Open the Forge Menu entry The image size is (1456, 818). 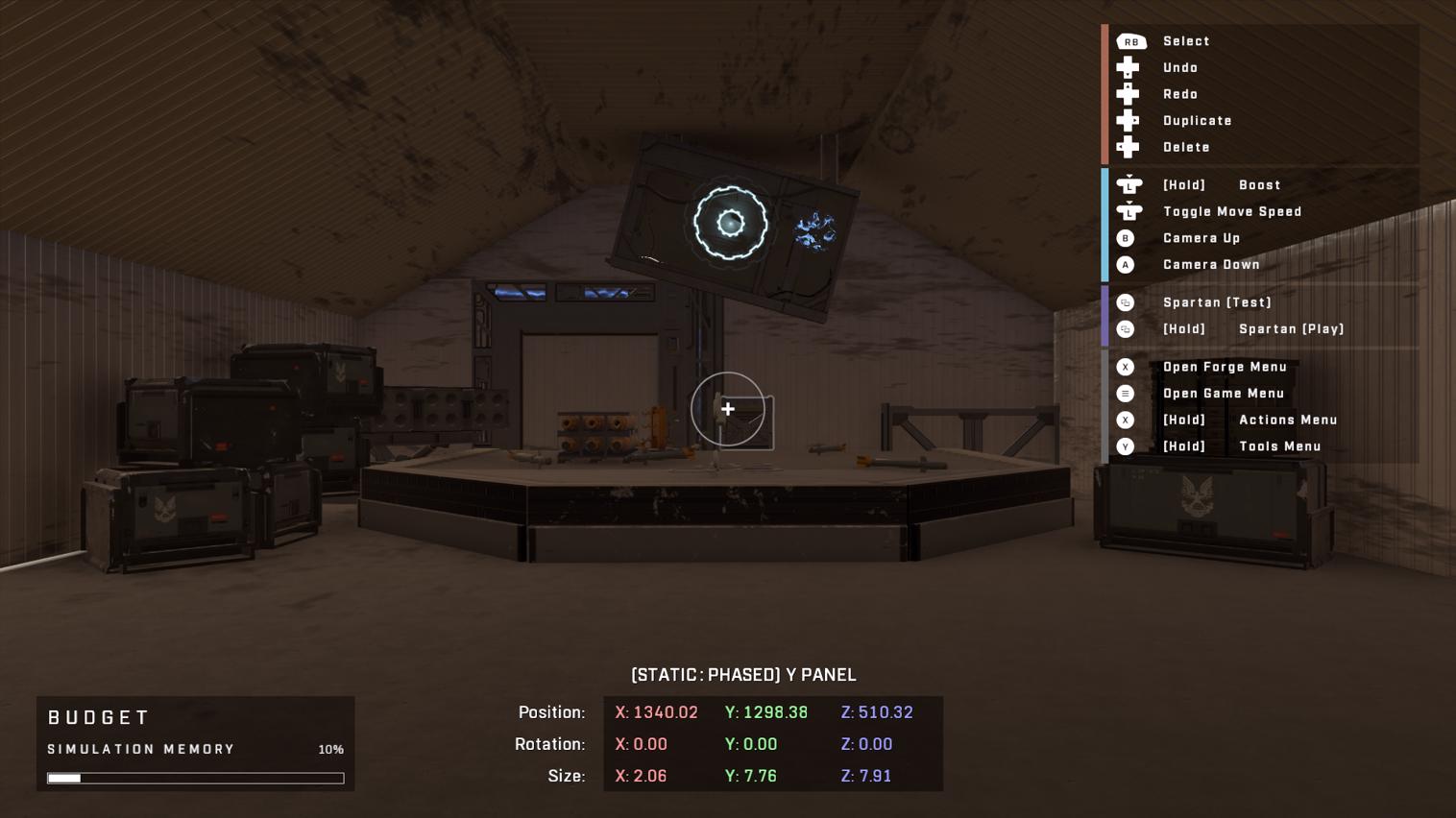click(1225, 367)
